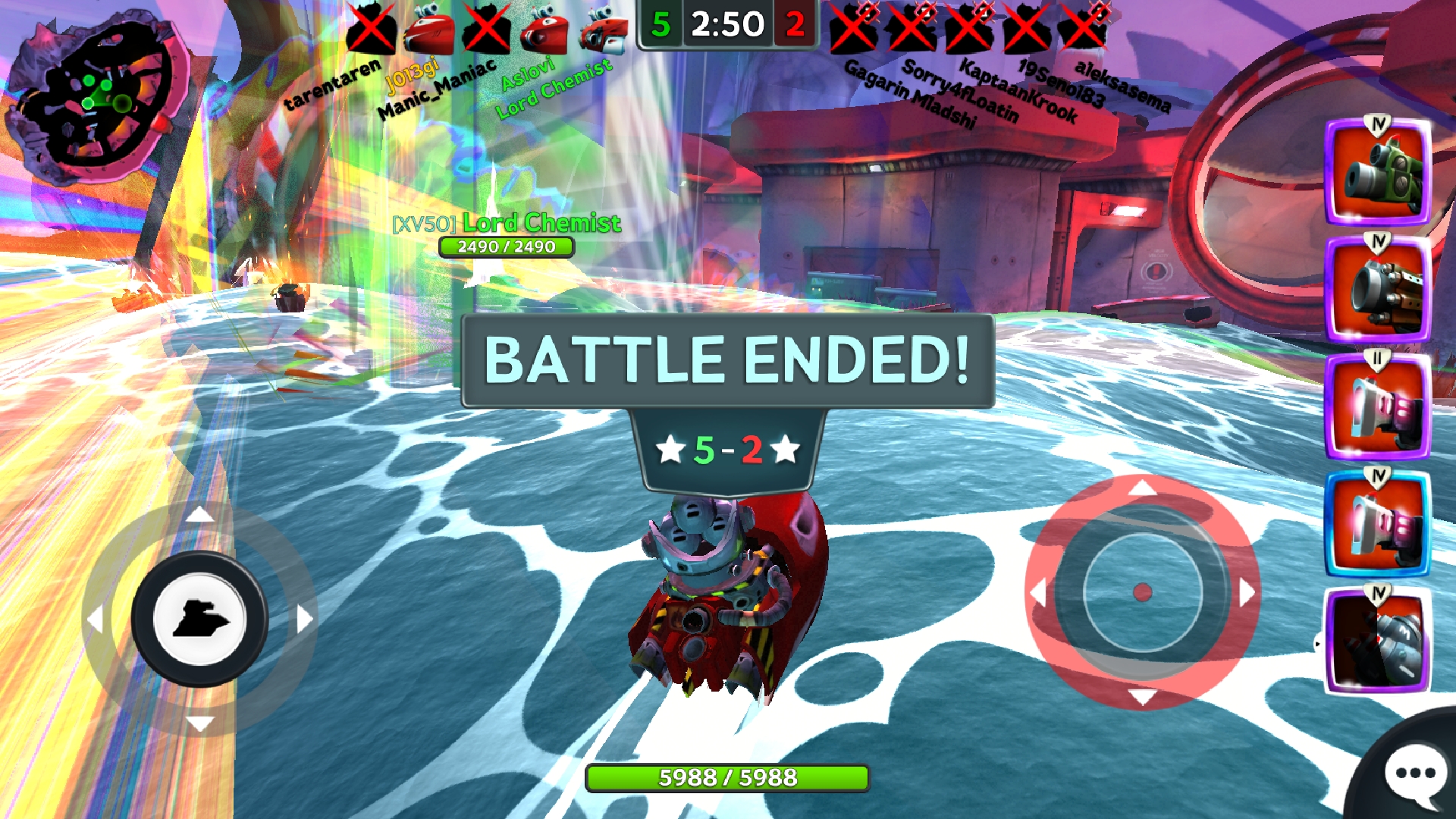Viewport: 1456px width, 819px height.
Task: Fire the tier II pink launcher weapon
Action: pos(1377,407)
